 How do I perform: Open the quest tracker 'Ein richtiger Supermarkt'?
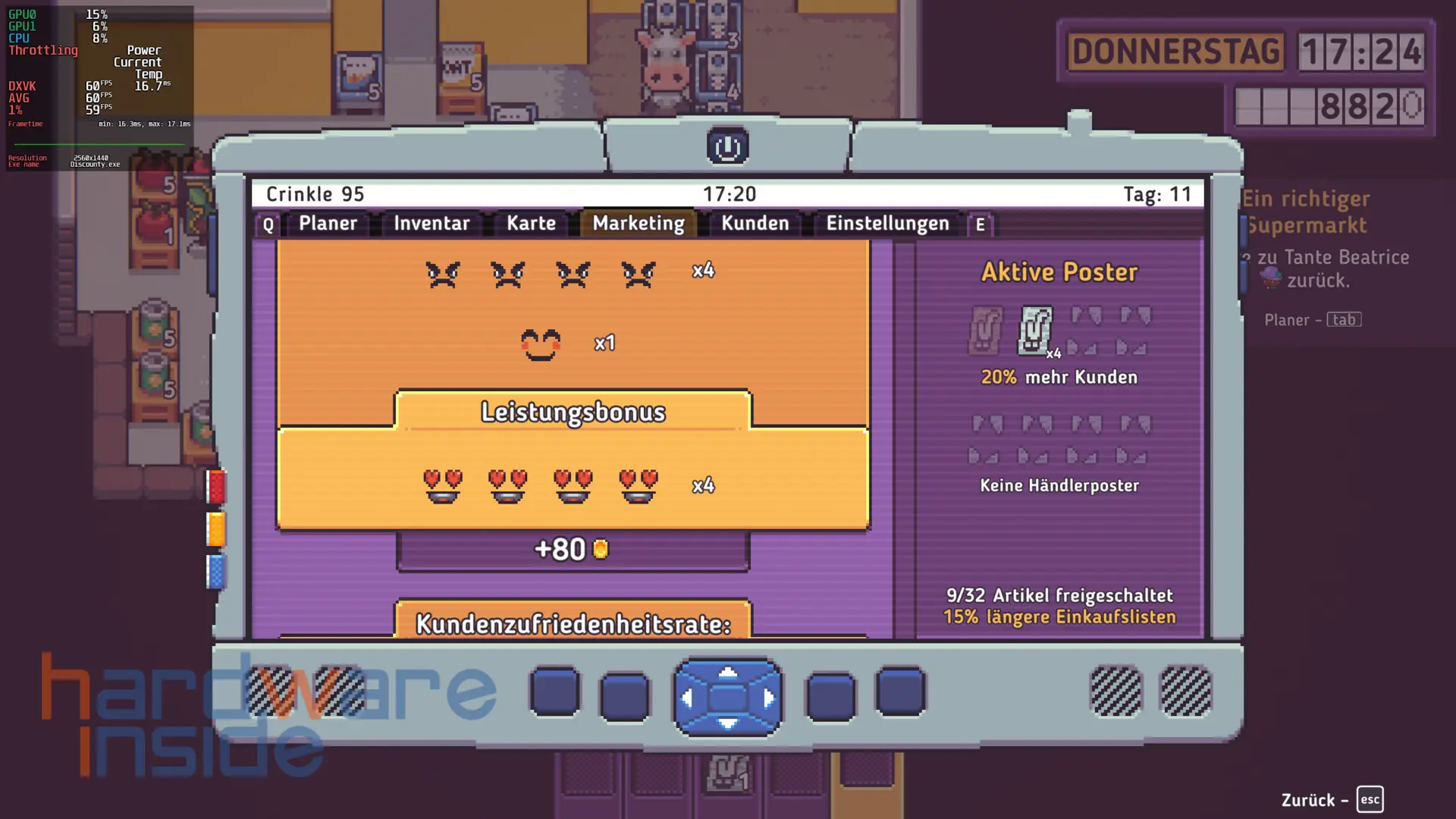pyautogui.click(x=1306, y=212)
